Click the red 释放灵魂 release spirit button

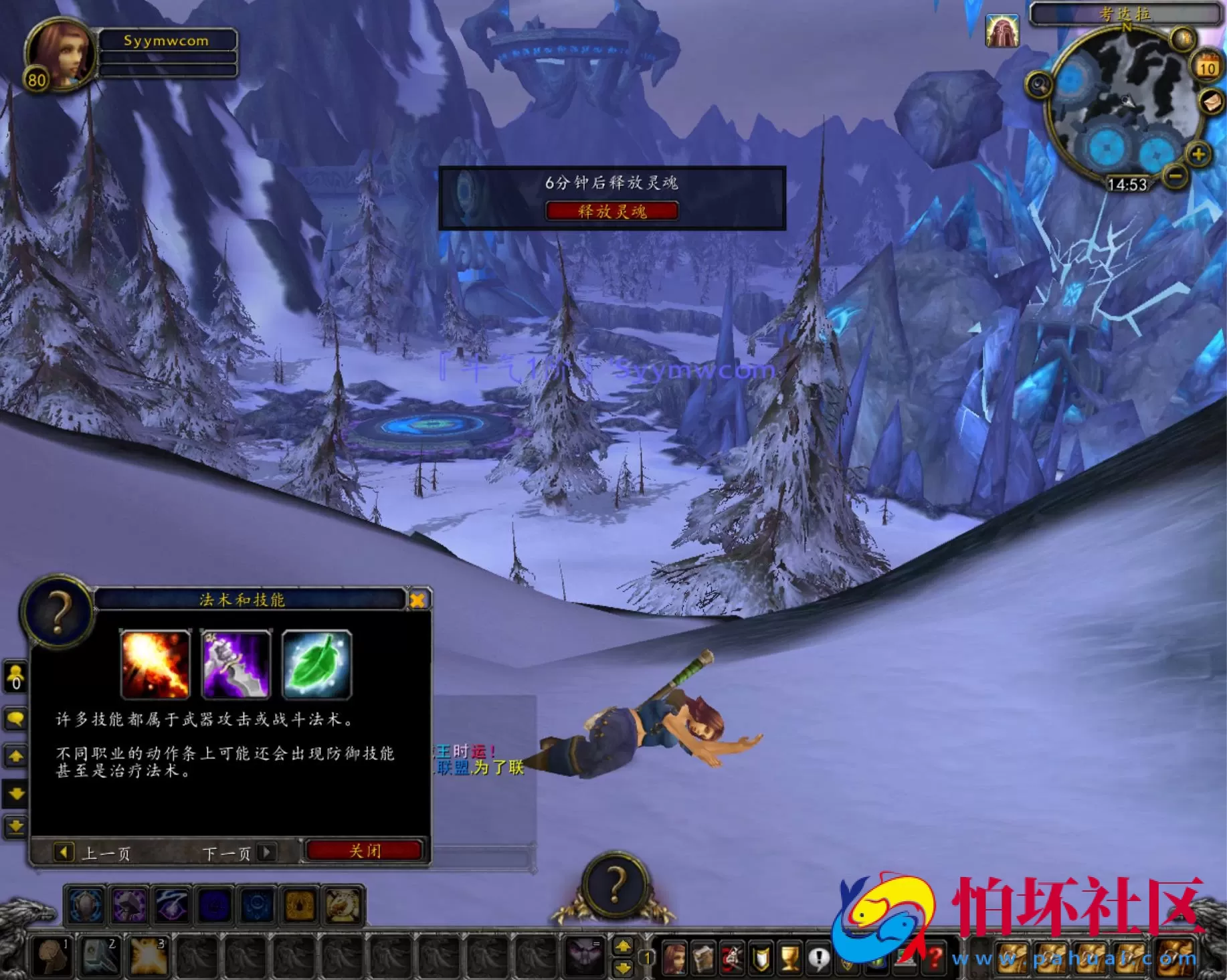coord(611,211)
